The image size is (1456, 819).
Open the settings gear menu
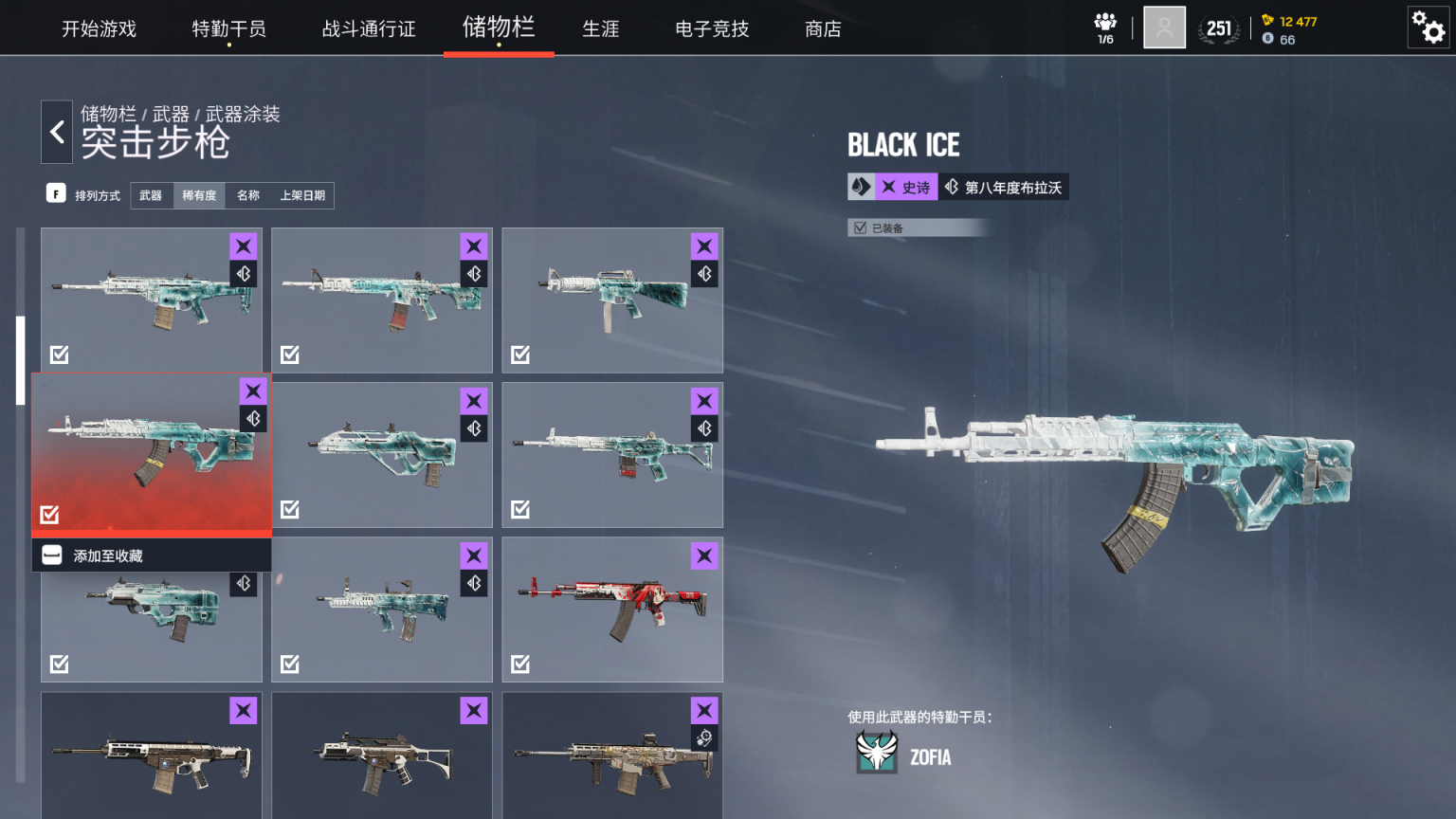tap(1428, 27)
